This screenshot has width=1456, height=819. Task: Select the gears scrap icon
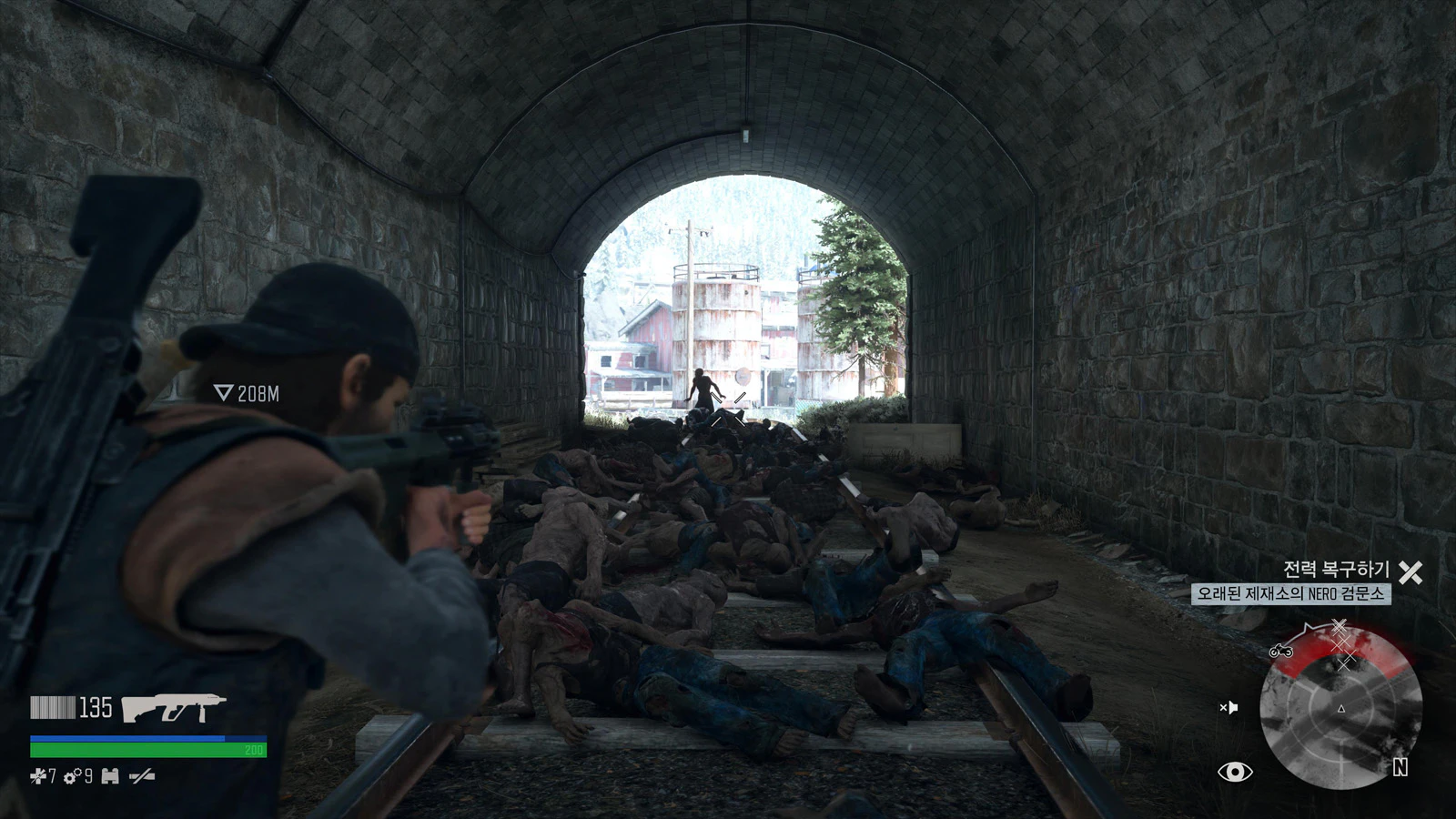(73, 776)
